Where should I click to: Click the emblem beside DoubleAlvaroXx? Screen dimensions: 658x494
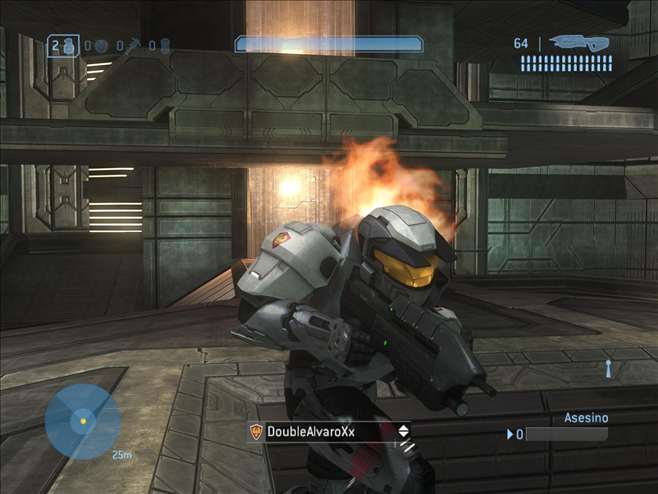[257, 431]
